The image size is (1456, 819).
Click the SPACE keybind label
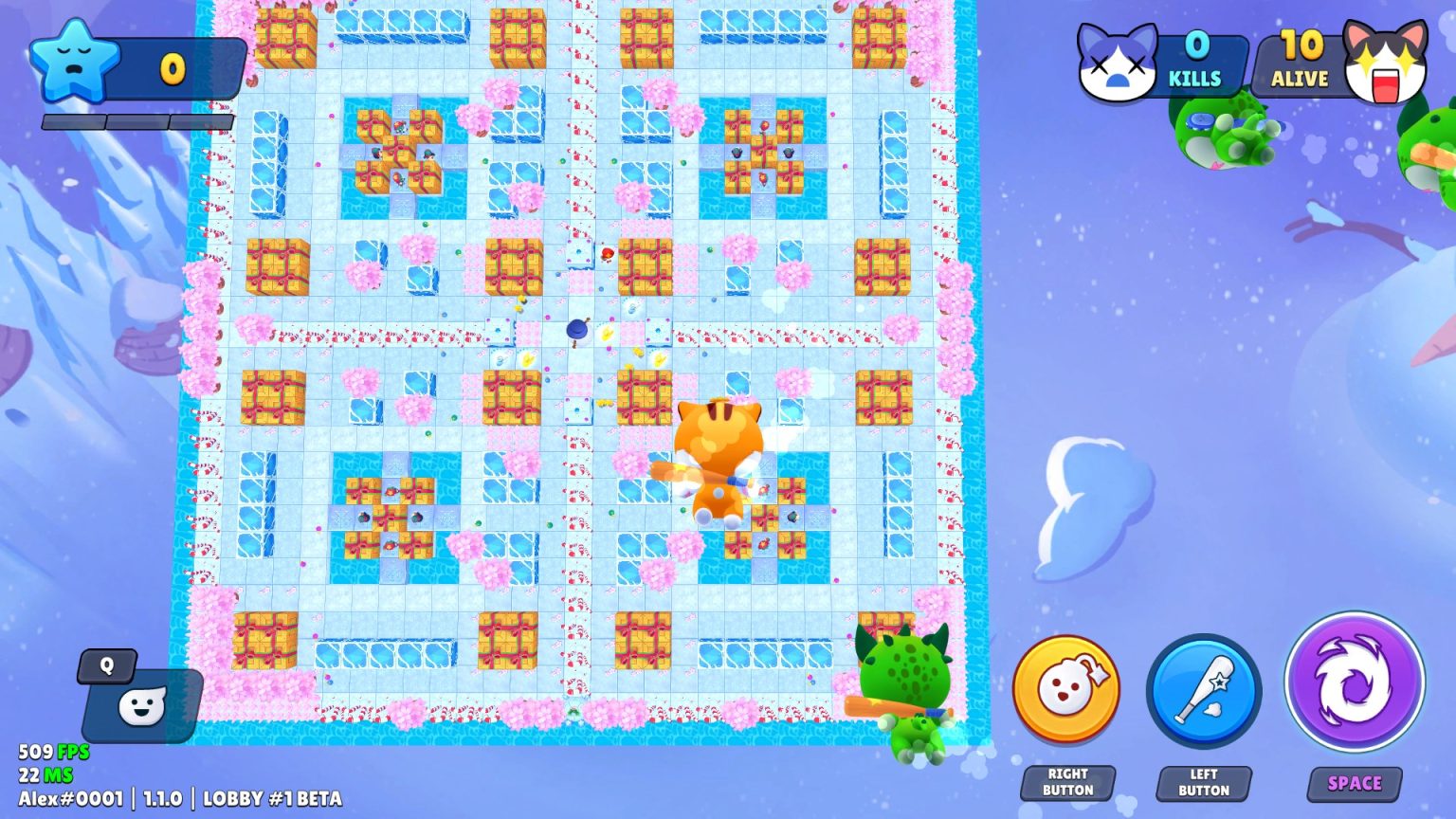[1354, 784]
